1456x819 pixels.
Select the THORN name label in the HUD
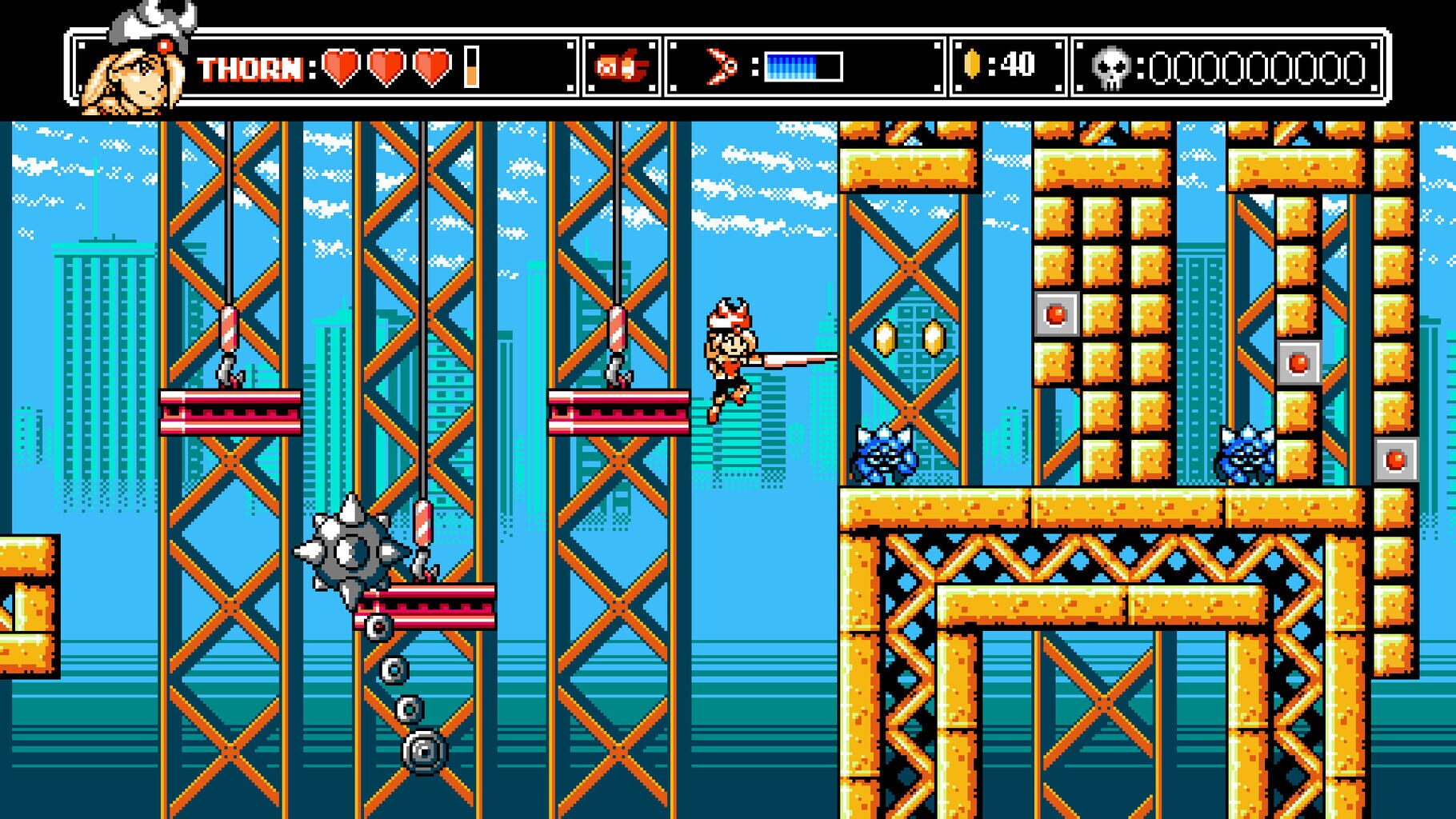point(250,69)
